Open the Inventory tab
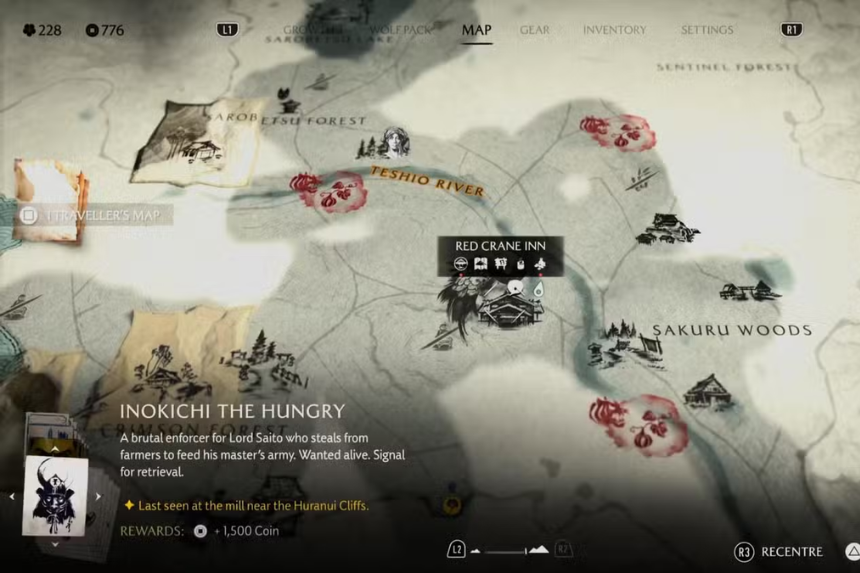Screen dimensions: 860x573 614,30
